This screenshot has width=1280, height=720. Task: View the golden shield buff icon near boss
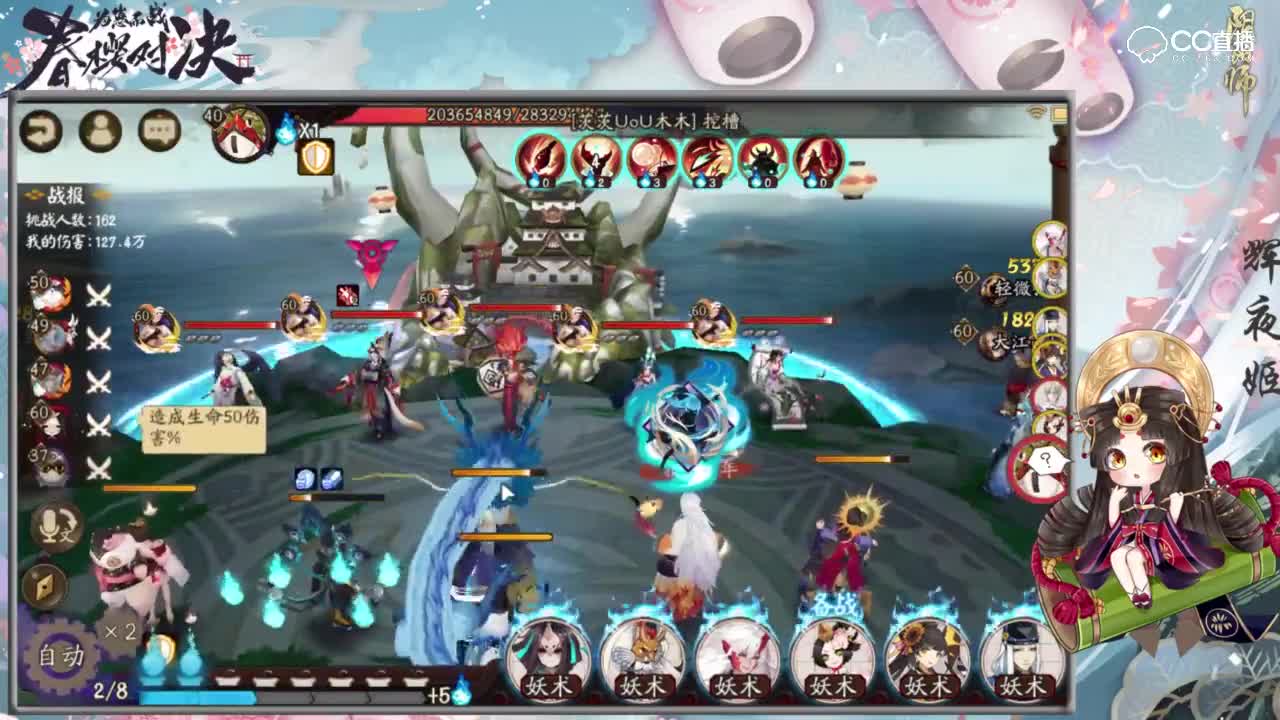click(x=315, y=157)
